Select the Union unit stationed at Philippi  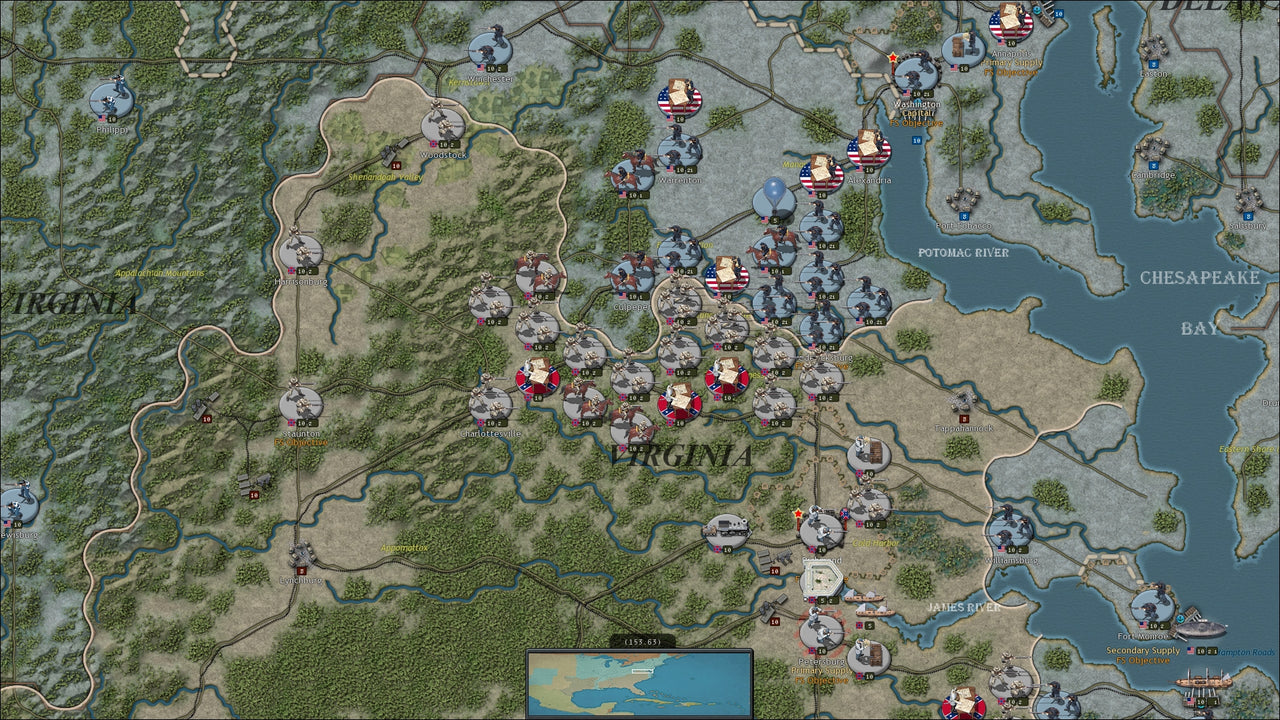click(110, 100)
